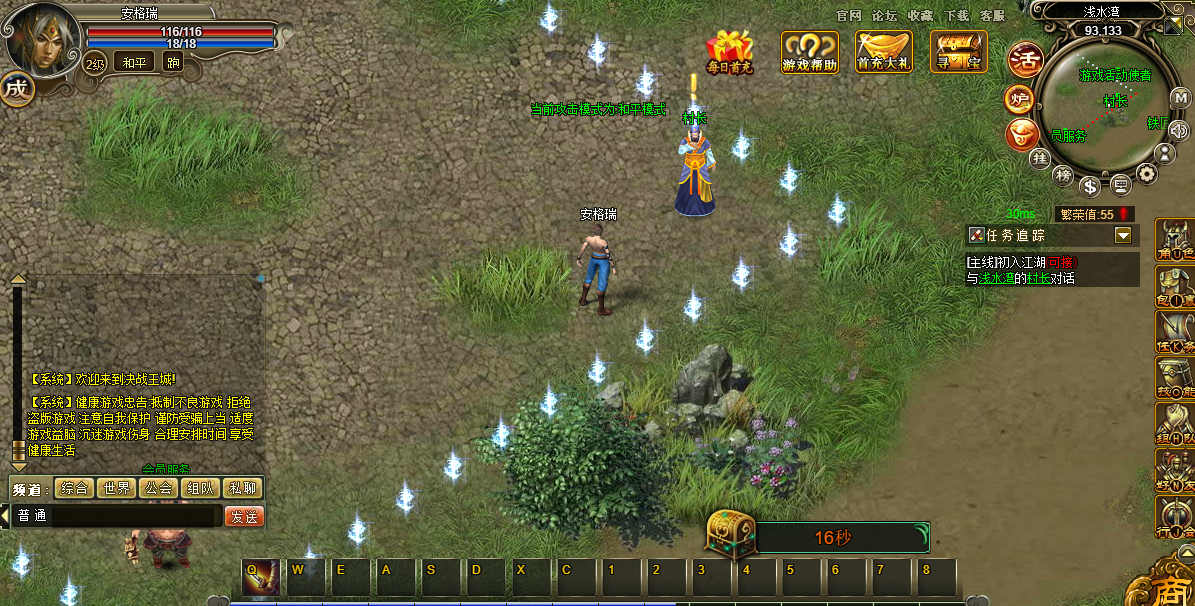This screenshot has width=1195, height=606.
Task: Open the 寻宝 treasure chest button
Action: [x=958, y=51]
